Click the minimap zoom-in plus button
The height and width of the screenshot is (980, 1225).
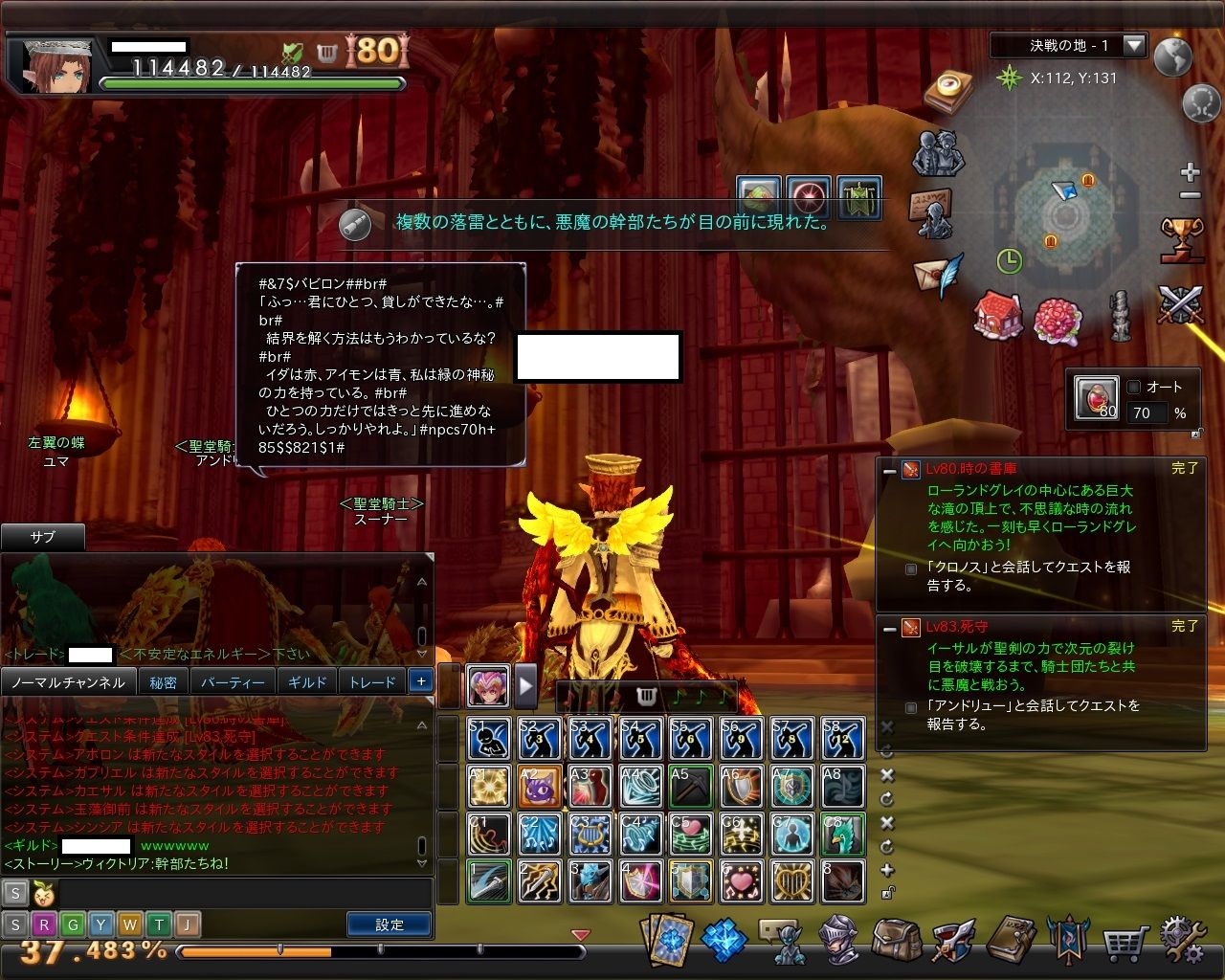tap(1190, 172)
